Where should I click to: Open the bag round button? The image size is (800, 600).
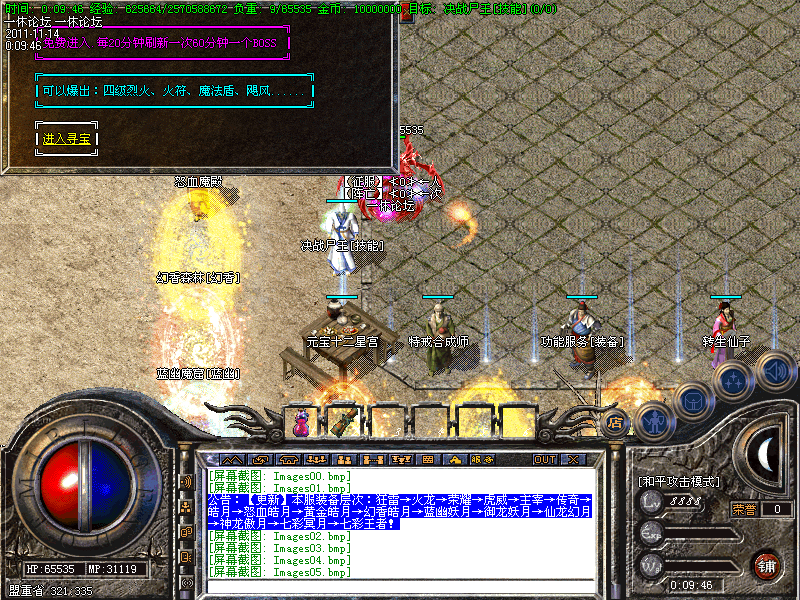pos(692,401)
